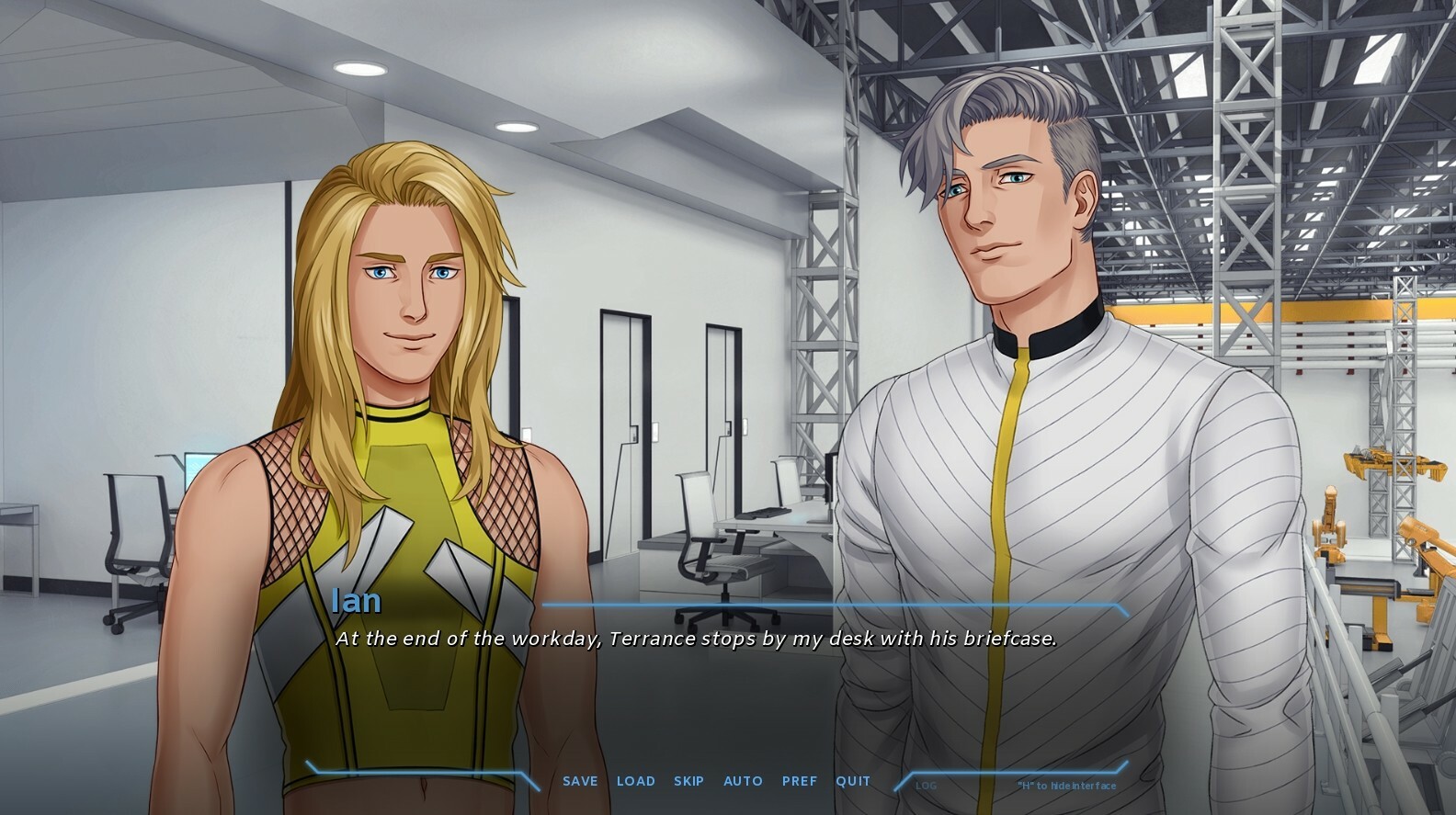1456x815 pixels.
Task: Open the LOAD screen
Action: (636, 780)
